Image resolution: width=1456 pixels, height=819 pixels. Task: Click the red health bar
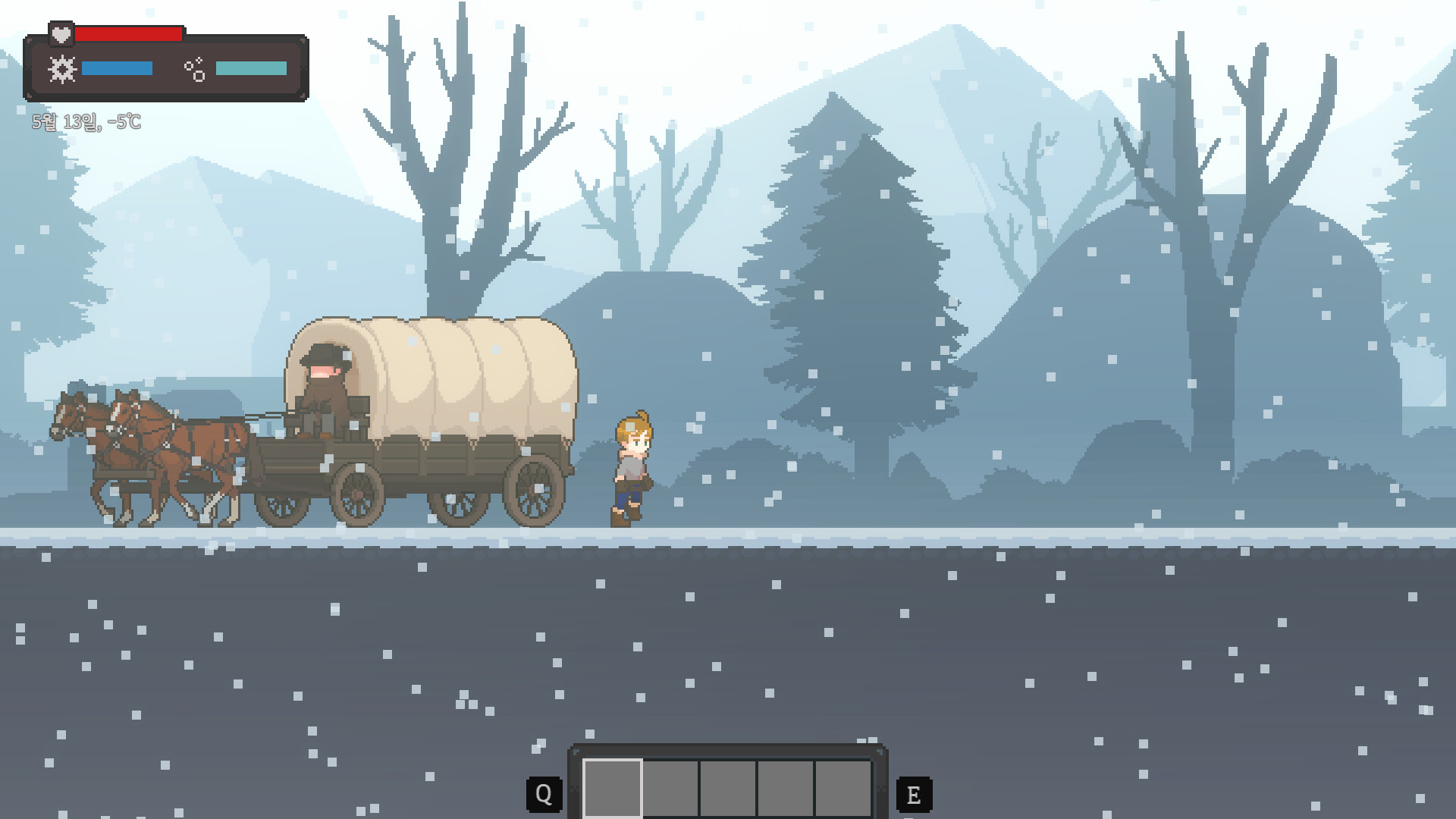point(129,33)
